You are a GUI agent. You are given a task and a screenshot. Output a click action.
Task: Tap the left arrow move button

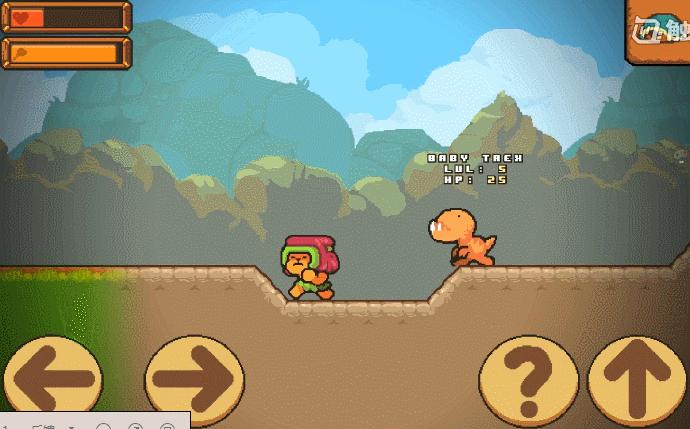tap(52, 379)
